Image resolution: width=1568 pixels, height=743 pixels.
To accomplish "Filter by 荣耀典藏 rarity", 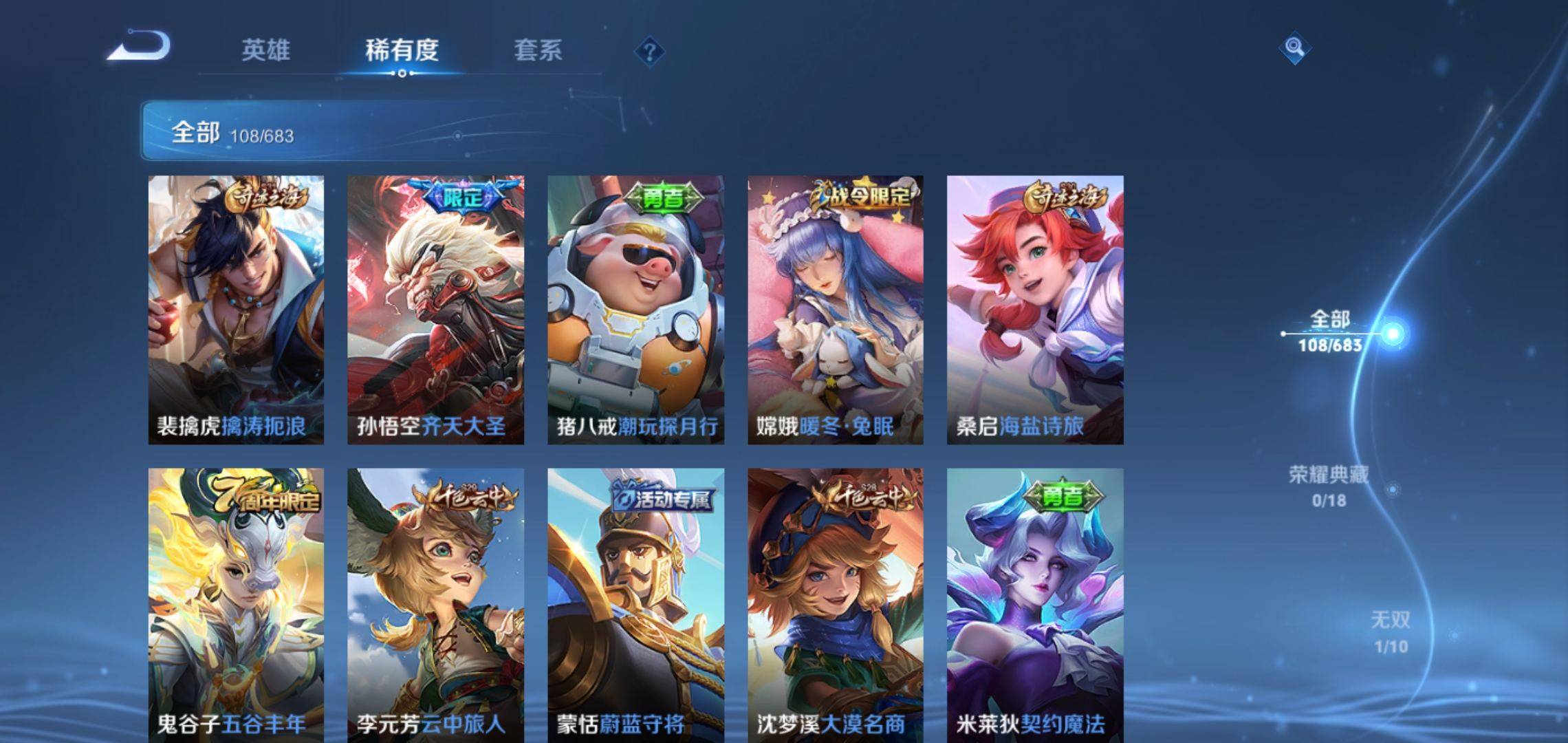I will click(x=1329, y=486).
